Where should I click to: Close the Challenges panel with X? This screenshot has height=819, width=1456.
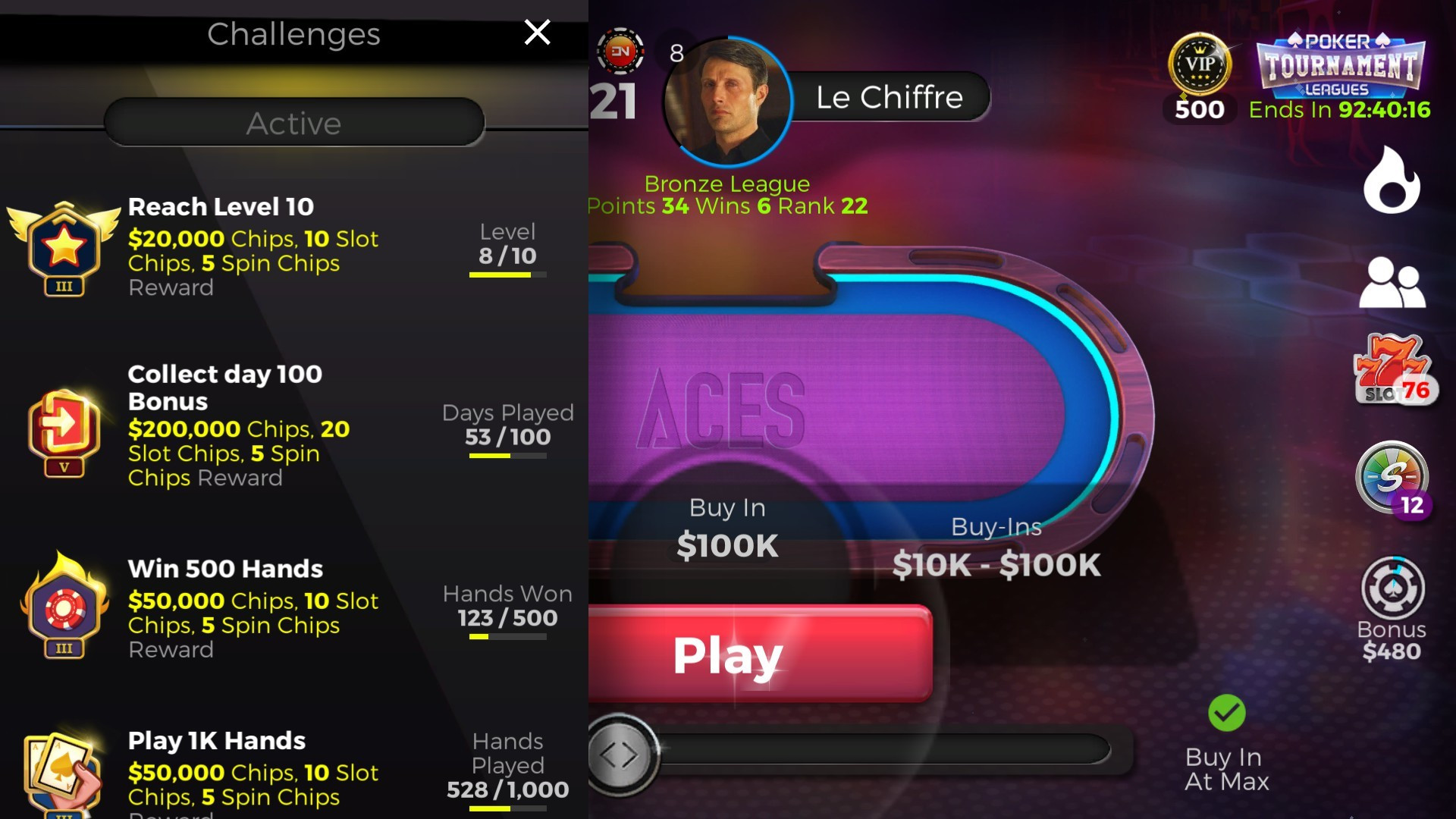(537, 33)
